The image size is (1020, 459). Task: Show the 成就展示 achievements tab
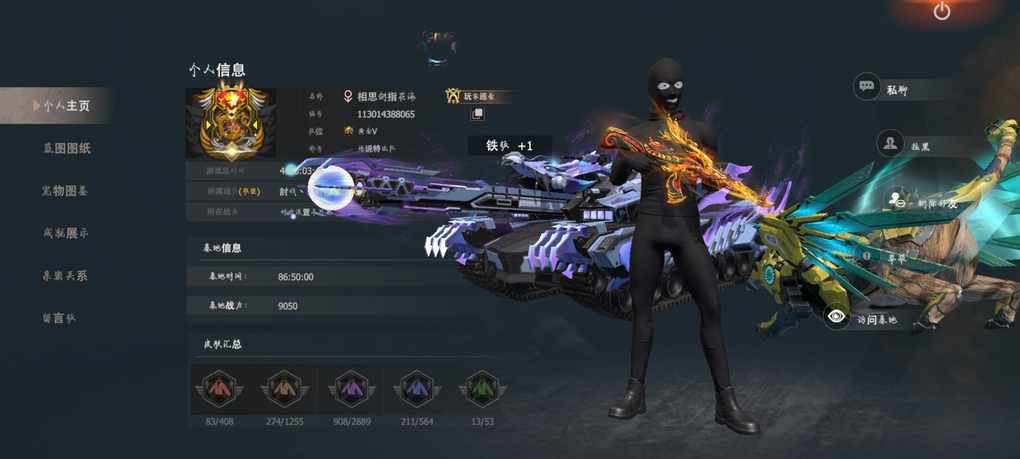[x=66, y=233]
